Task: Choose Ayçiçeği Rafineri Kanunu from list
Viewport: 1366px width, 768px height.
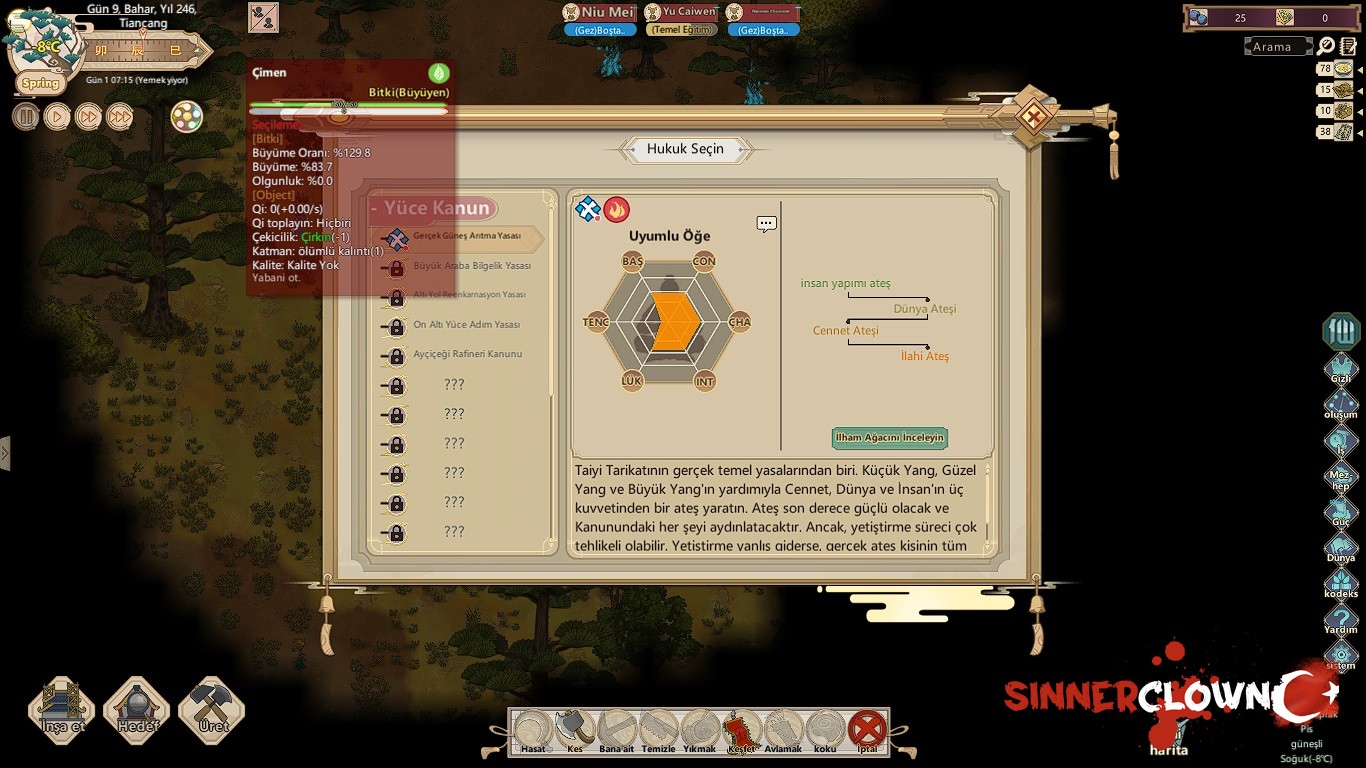Action: (466, 355)
